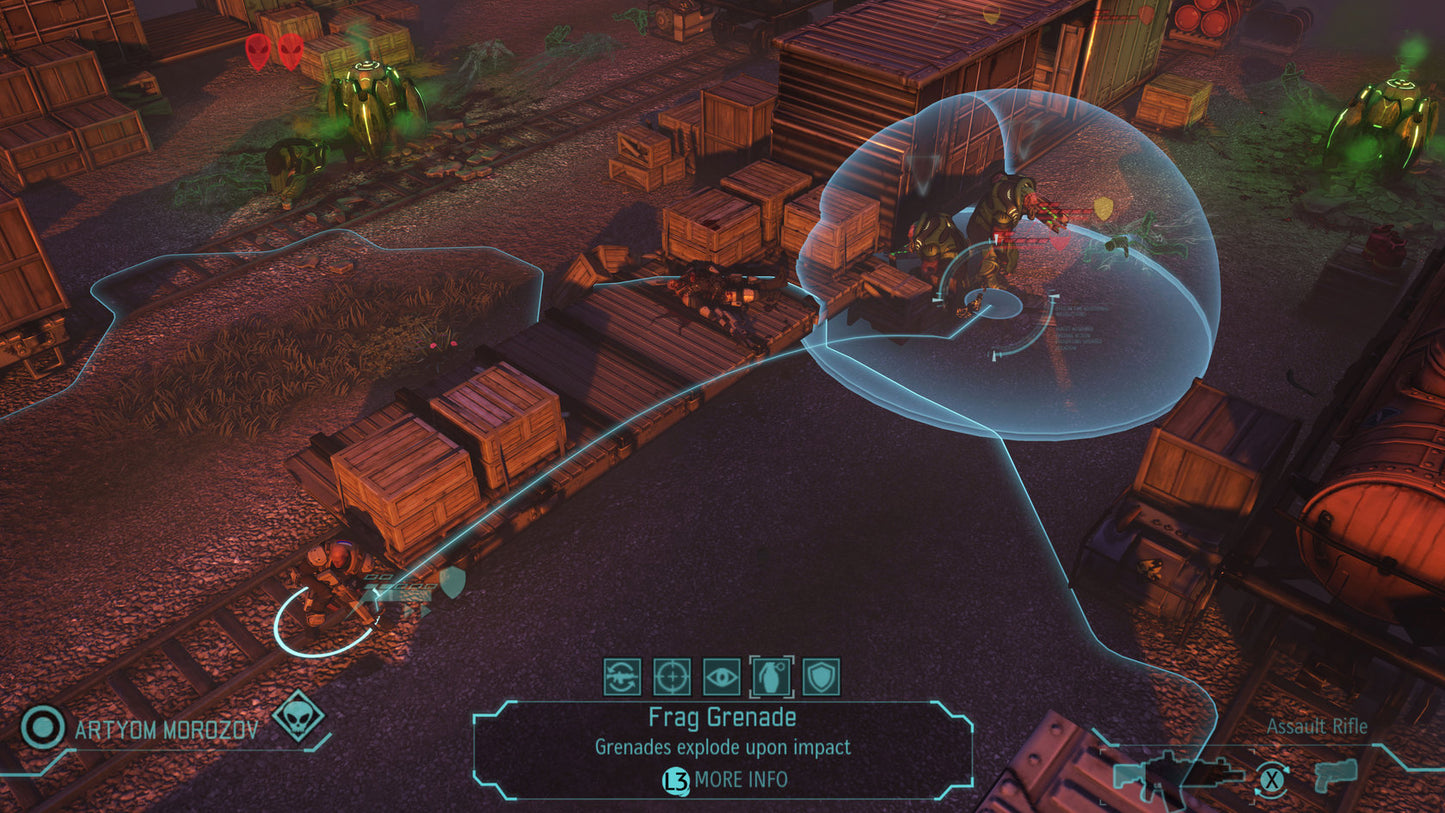Expand MORE INFO for Frag Grenade
1445x813 pixels.
click(741, 779)
